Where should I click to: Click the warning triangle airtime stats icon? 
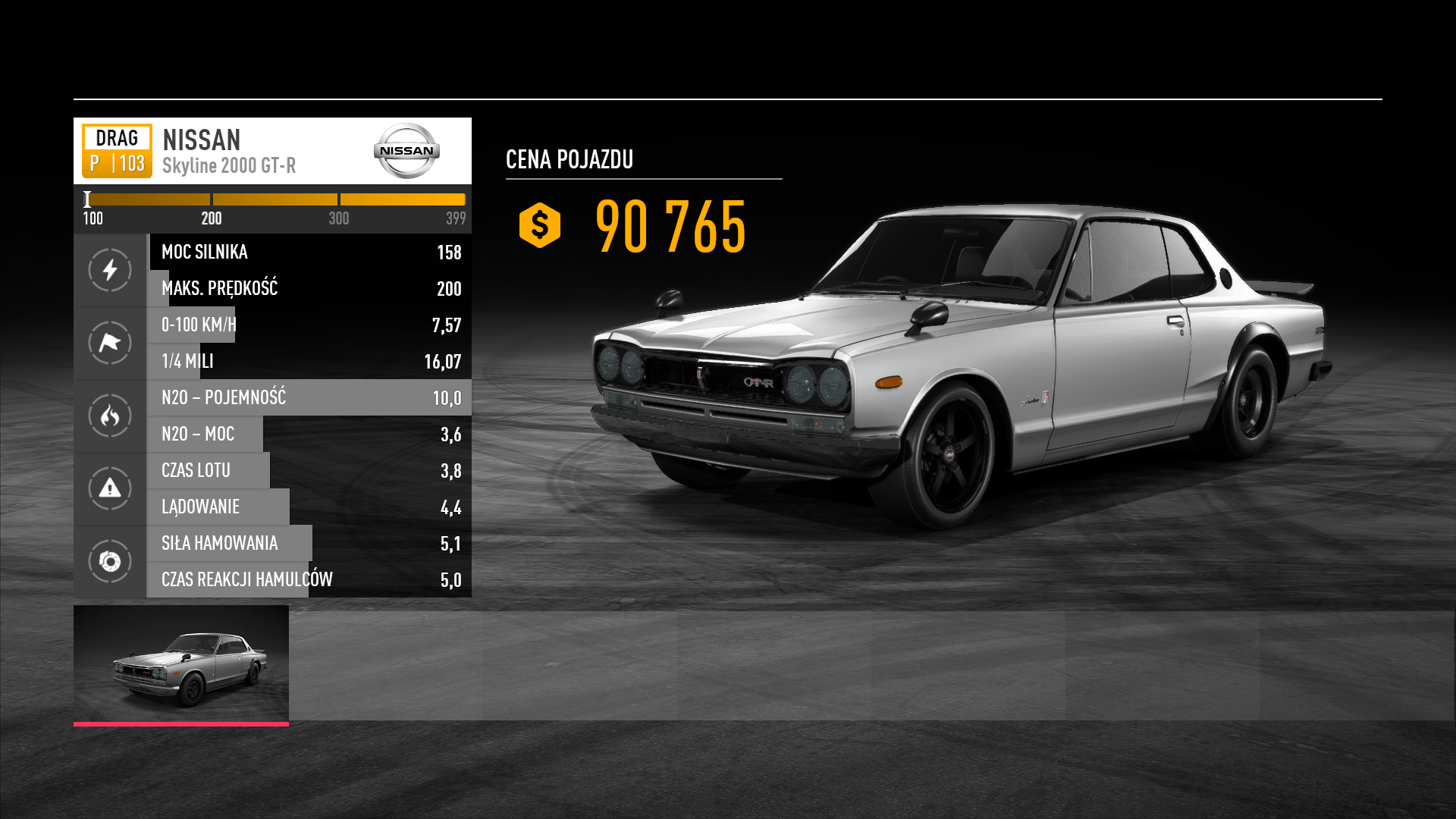point(110,488)
